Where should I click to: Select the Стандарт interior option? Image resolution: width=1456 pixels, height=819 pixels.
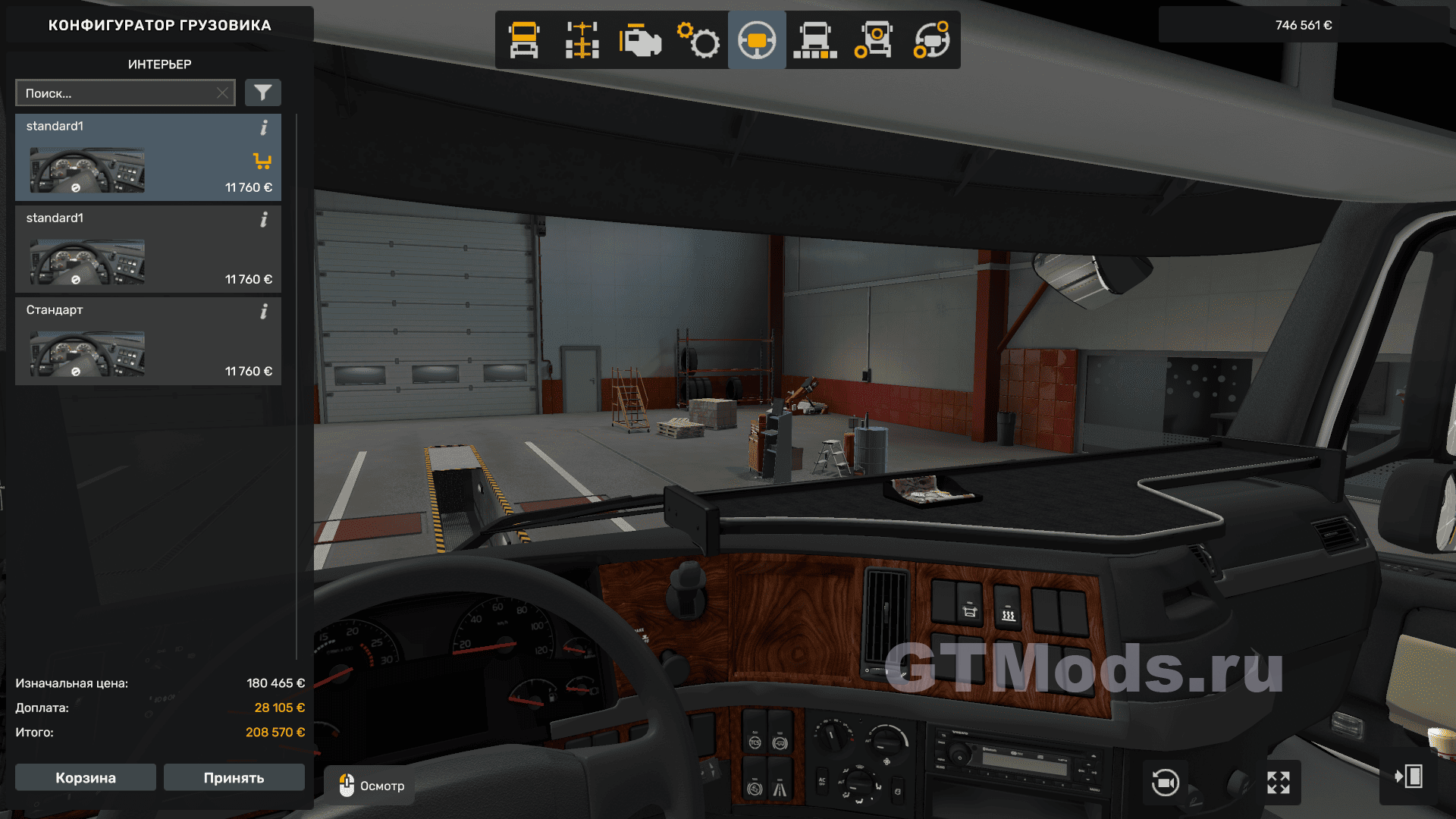(148, 341)
